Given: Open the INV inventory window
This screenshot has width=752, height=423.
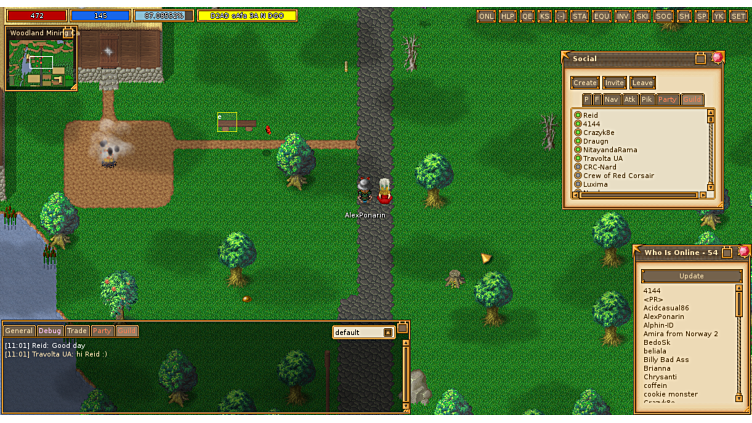Looking at the screenshot, I should (x=623, y=16).
